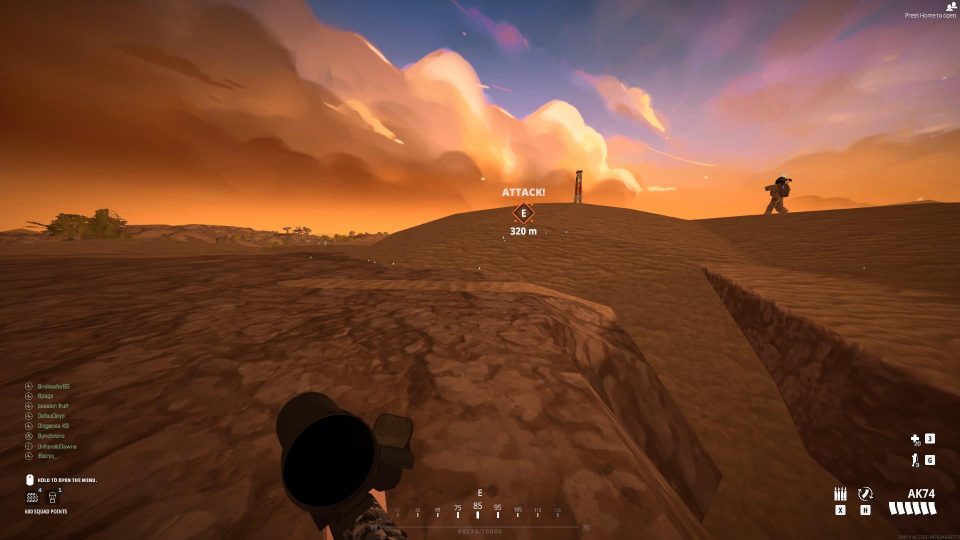Select the grenade item icon
Viewport: 960px width, 540px height.
(914, 460)
